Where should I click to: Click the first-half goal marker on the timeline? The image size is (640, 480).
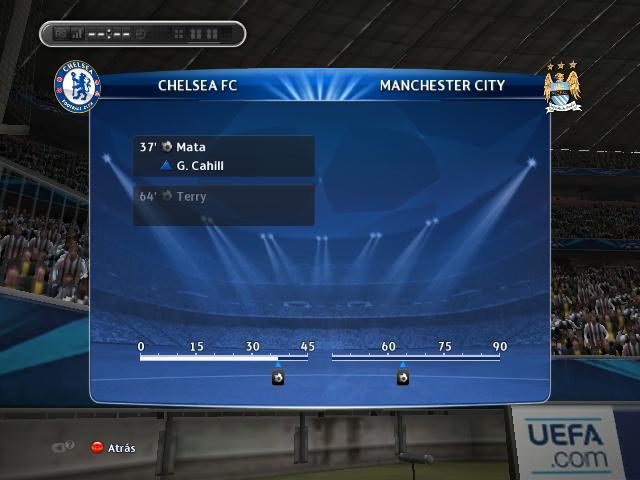(x=278, y=377)
